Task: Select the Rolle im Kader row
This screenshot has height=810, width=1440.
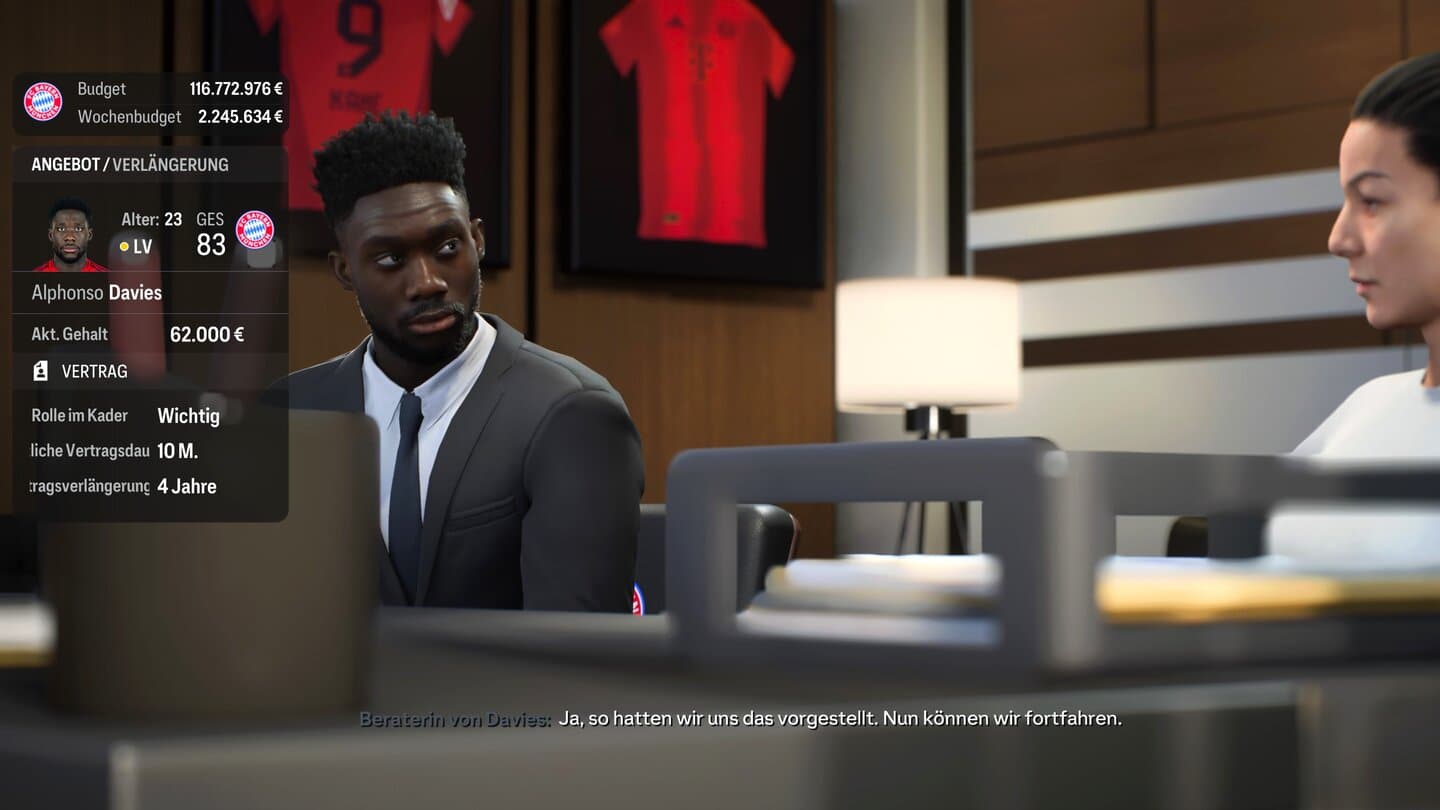Action: (150, 415)
